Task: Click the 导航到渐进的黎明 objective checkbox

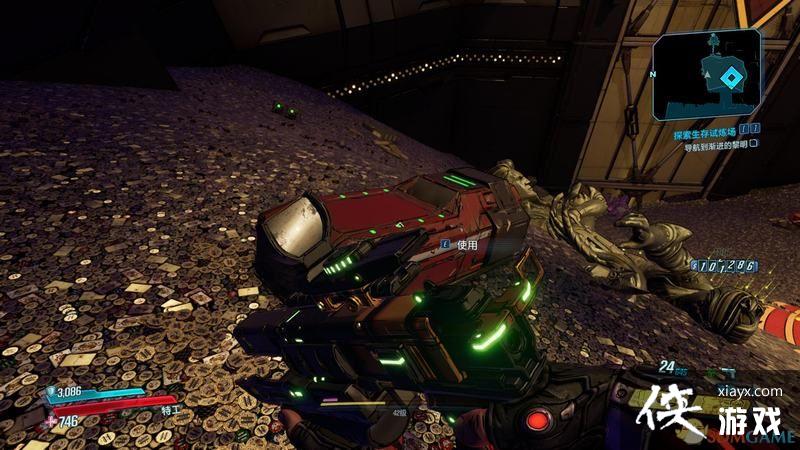Action: pyautogui.click(x=754, y=144)
